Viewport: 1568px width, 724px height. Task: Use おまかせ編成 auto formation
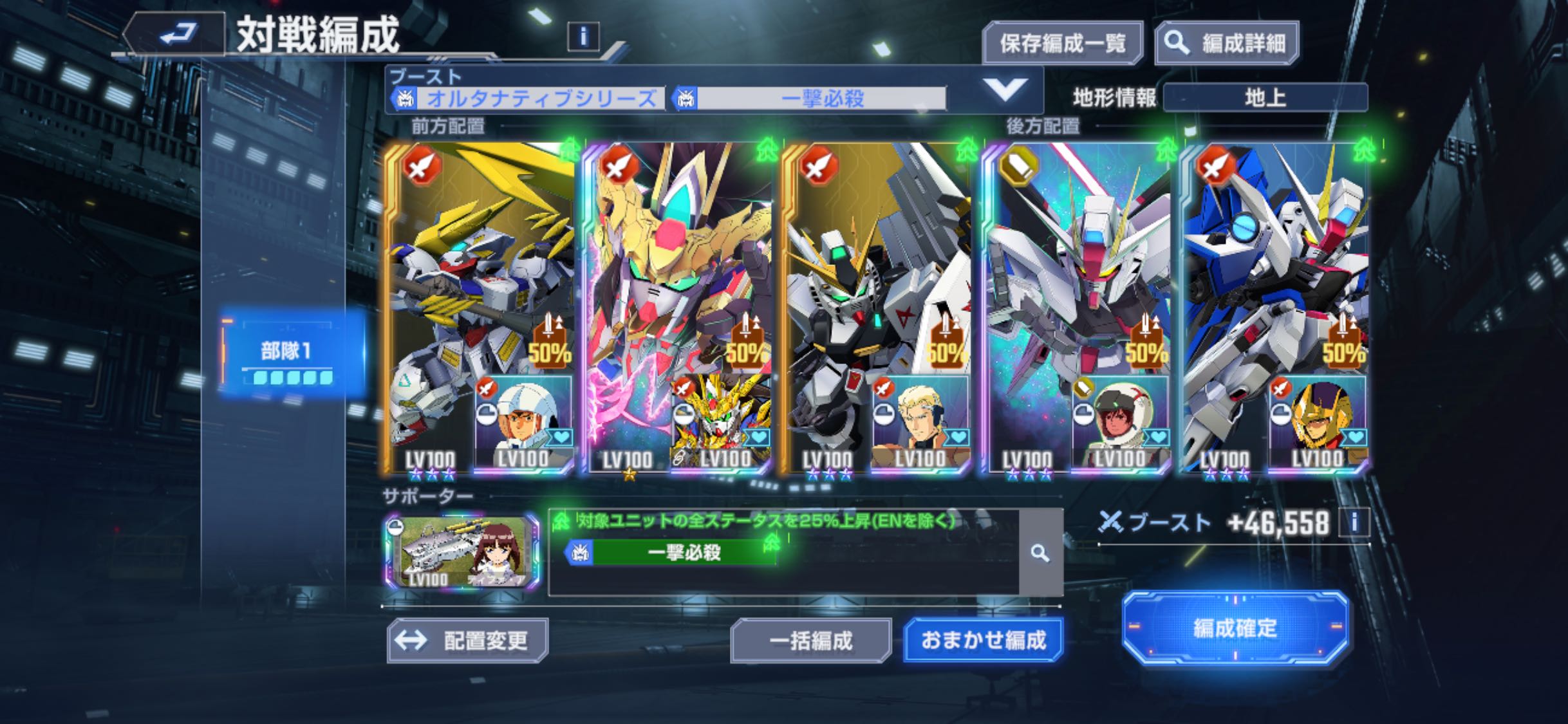pyautogui.click(x=983, y=640)
